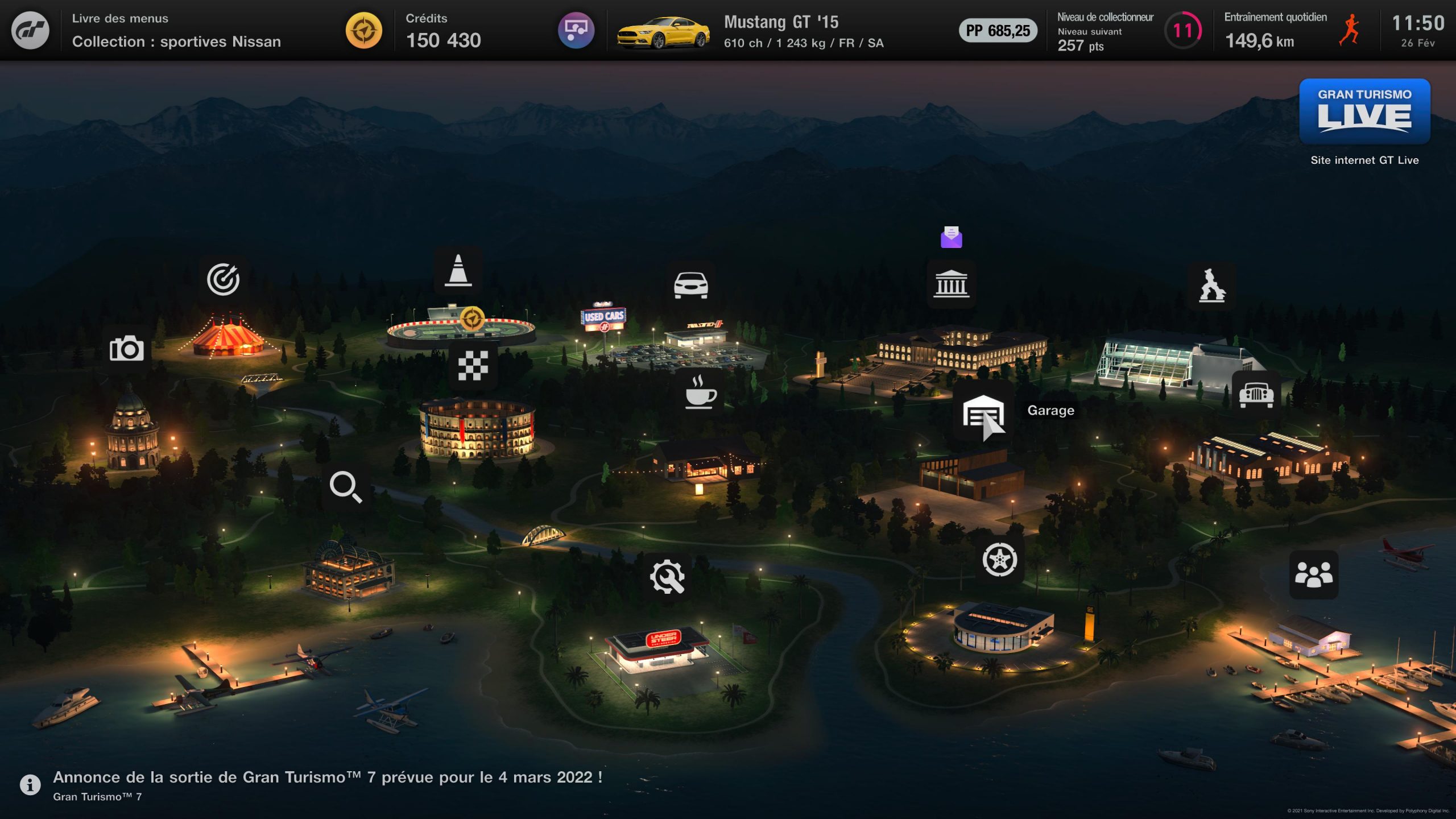Open the Garage pavilion

click(983, 413)
